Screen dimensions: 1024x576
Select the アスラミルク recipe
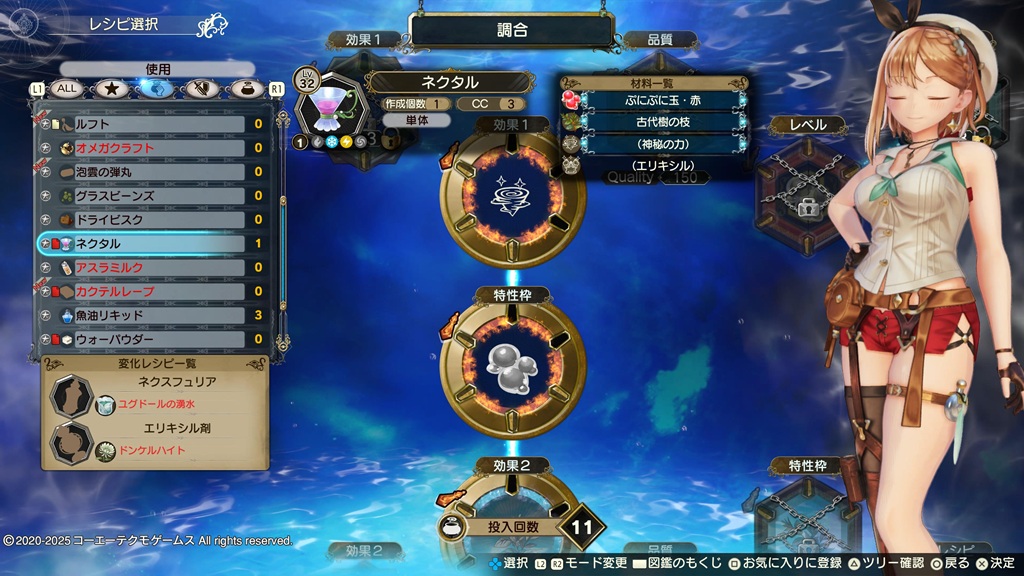pyautogui.click(x=150, y=268)
